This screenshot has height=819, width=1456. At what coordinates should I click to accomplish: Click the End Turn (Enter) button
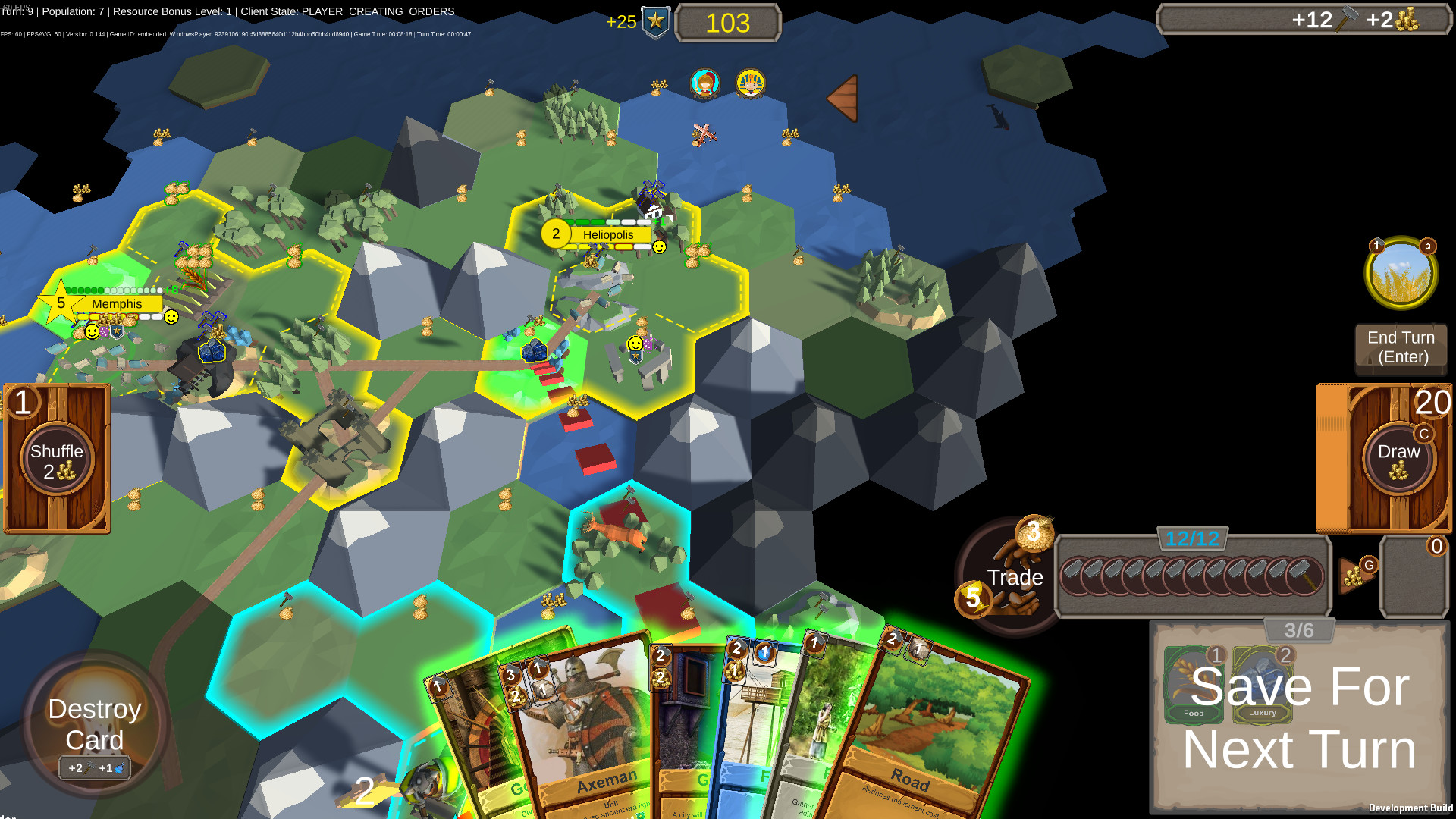pos(1401,349)
